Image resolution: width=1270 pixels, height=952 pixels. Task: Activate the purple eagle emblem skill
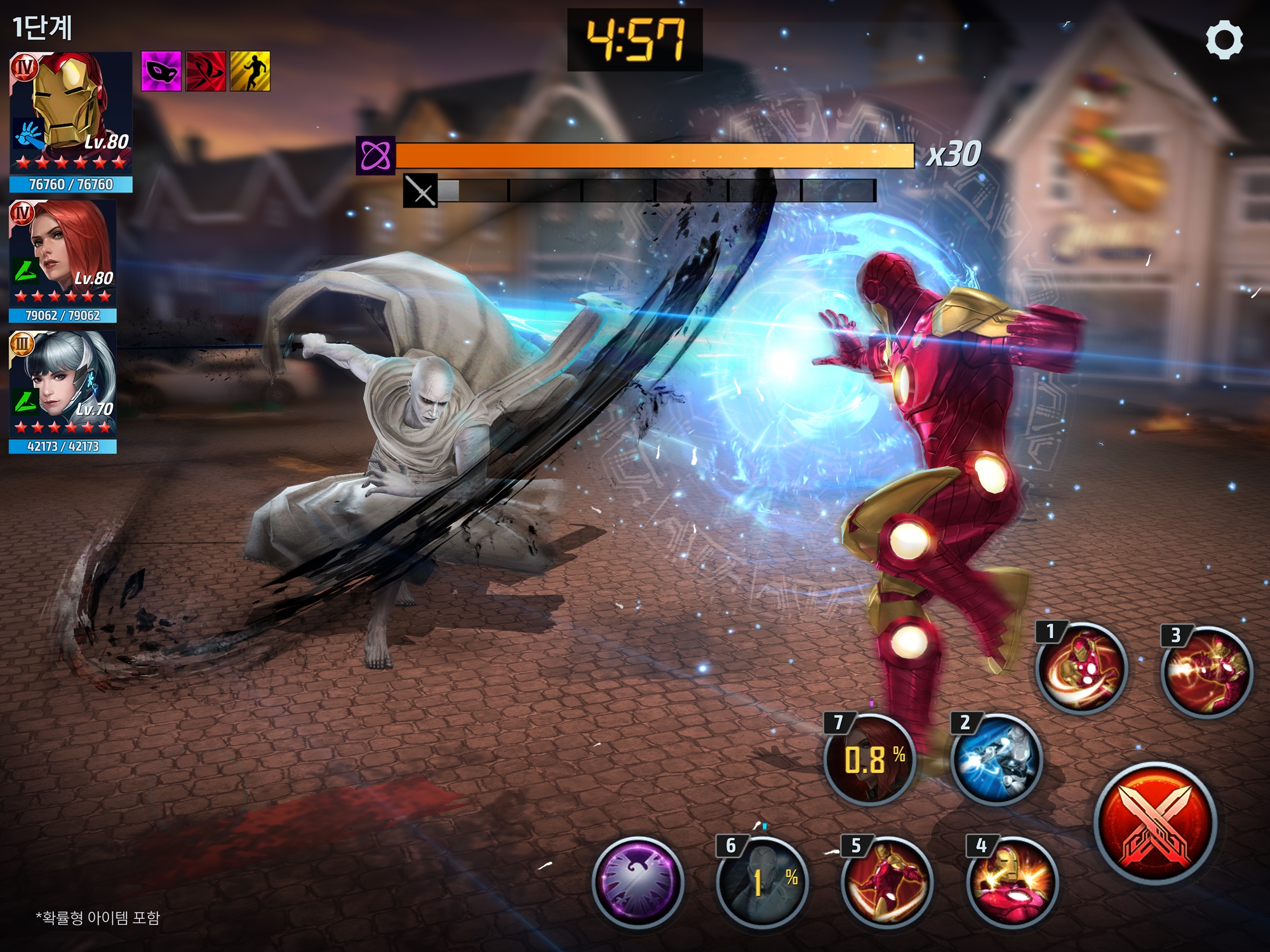pyautogui.click(x=638, y=882)
